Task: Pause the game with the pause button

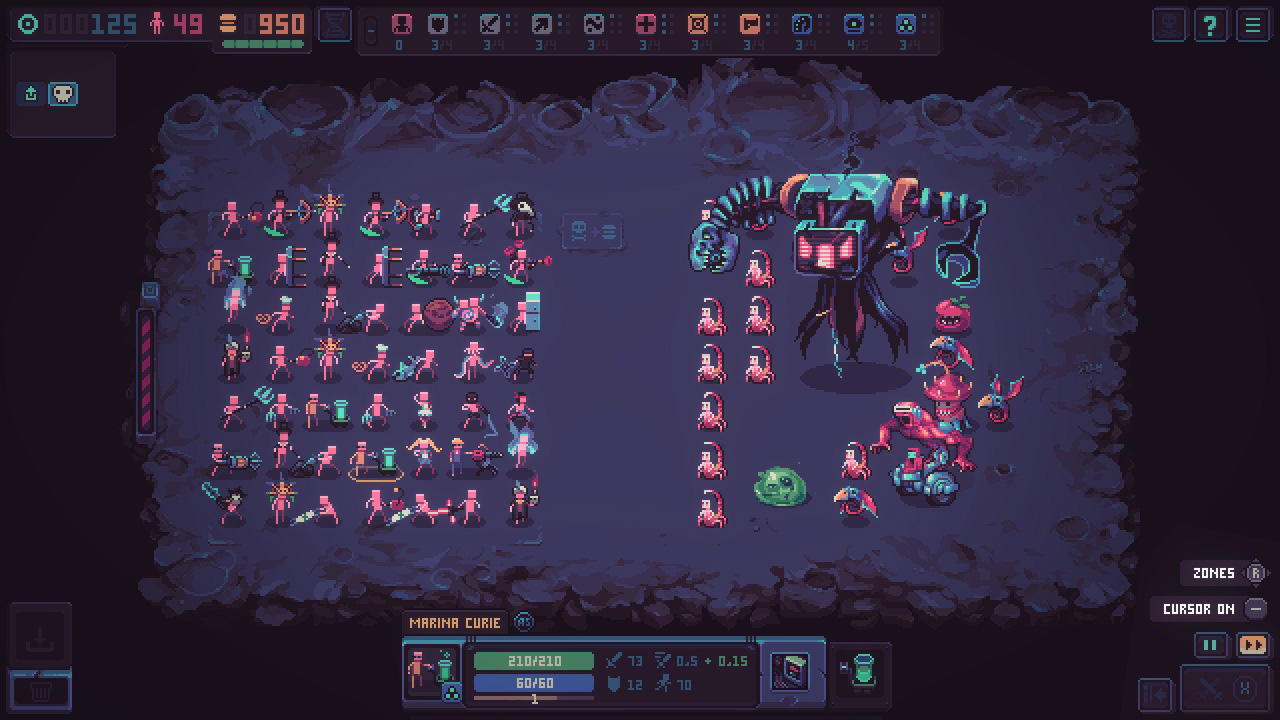Action: click(1210, 645)
